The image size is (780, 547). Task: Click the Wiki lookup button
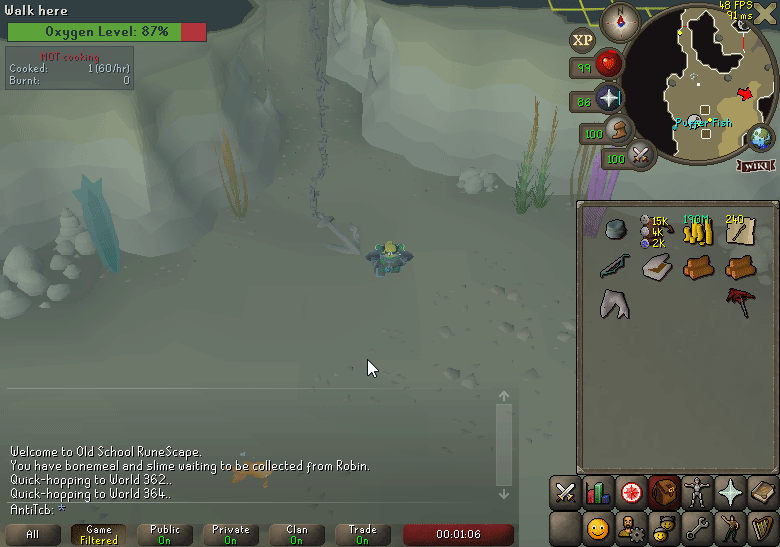pos(754,166)
